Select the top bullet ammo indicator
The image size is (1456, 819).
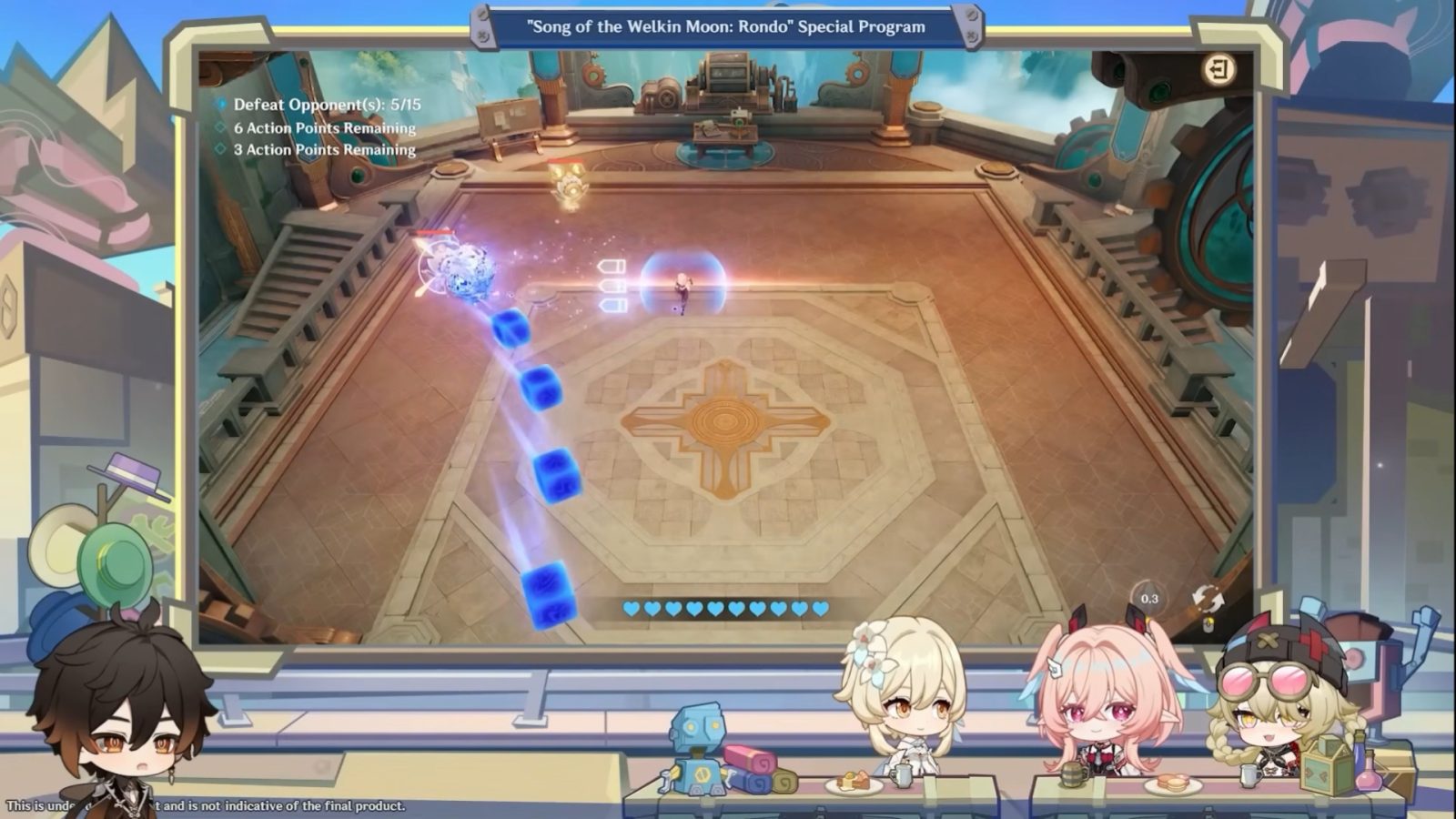pos(612,266)
